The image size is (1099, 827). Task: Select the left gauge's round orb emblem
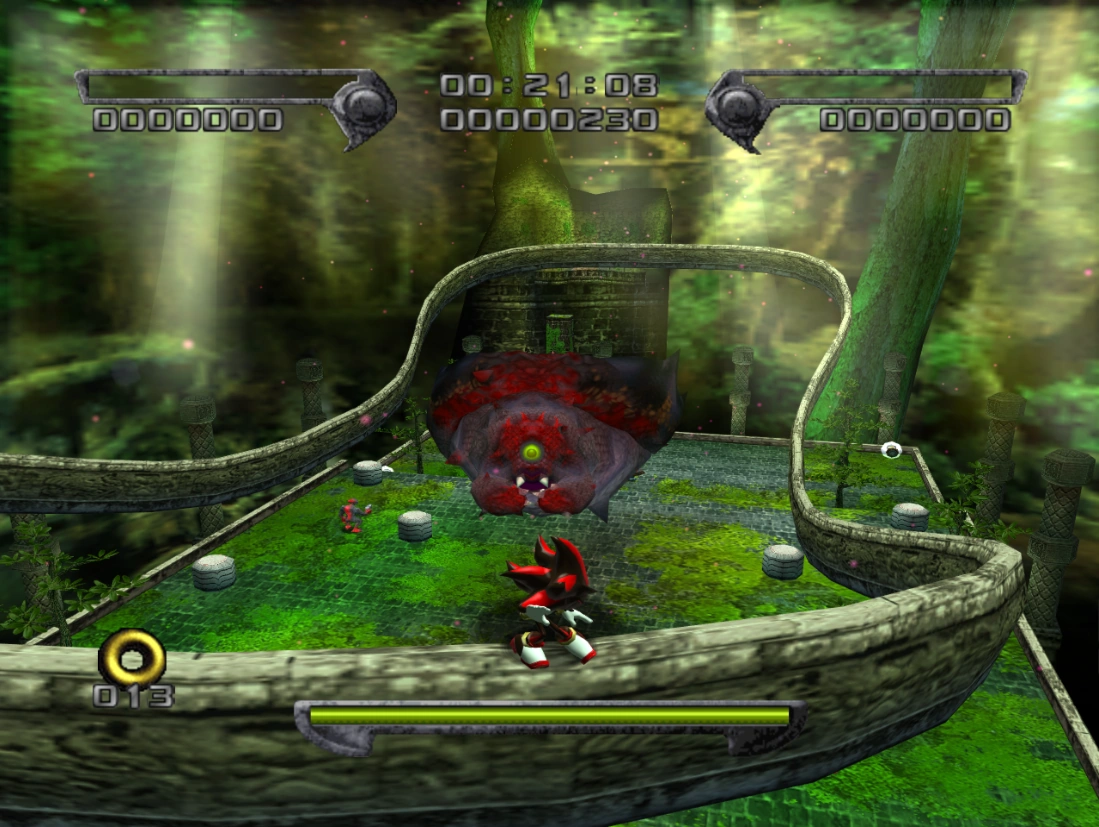click(x=360, y=103)
